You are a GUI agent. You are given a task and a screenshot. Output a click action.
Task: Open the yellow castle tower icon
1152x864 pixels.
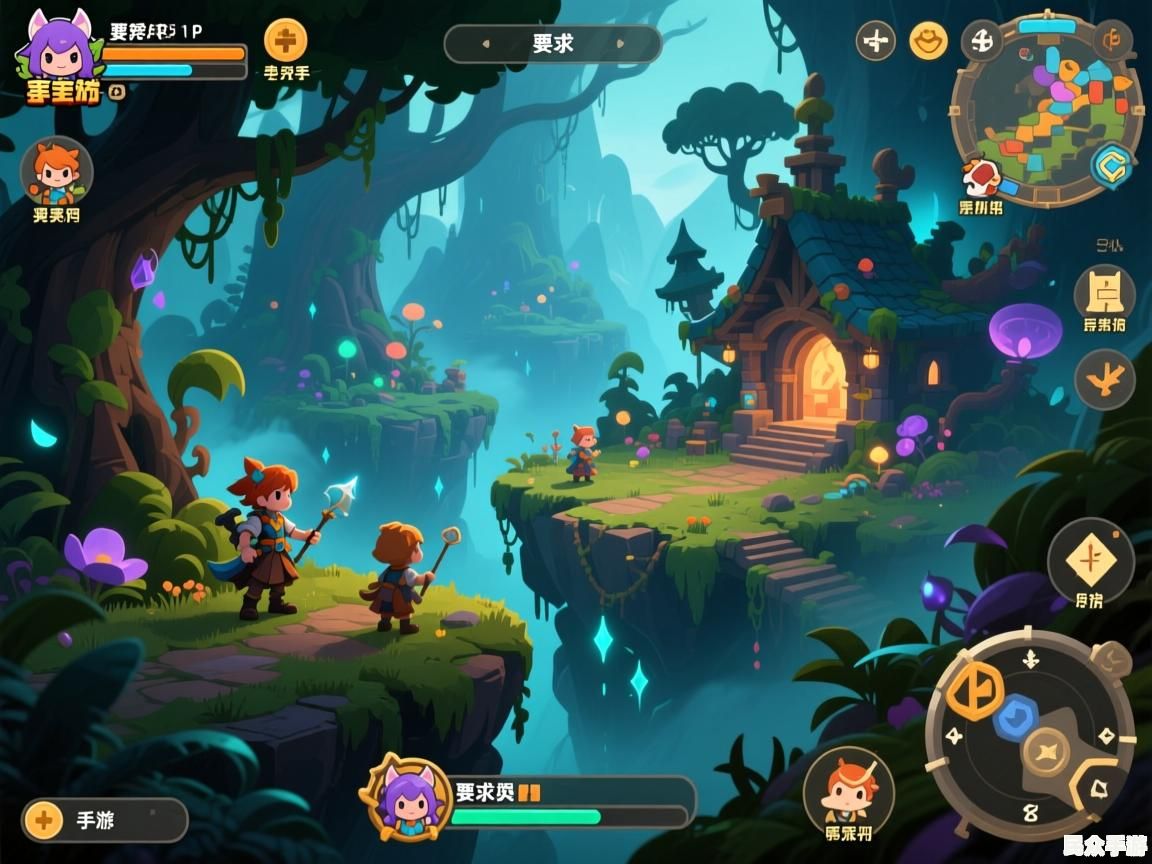click(1104, 292)
